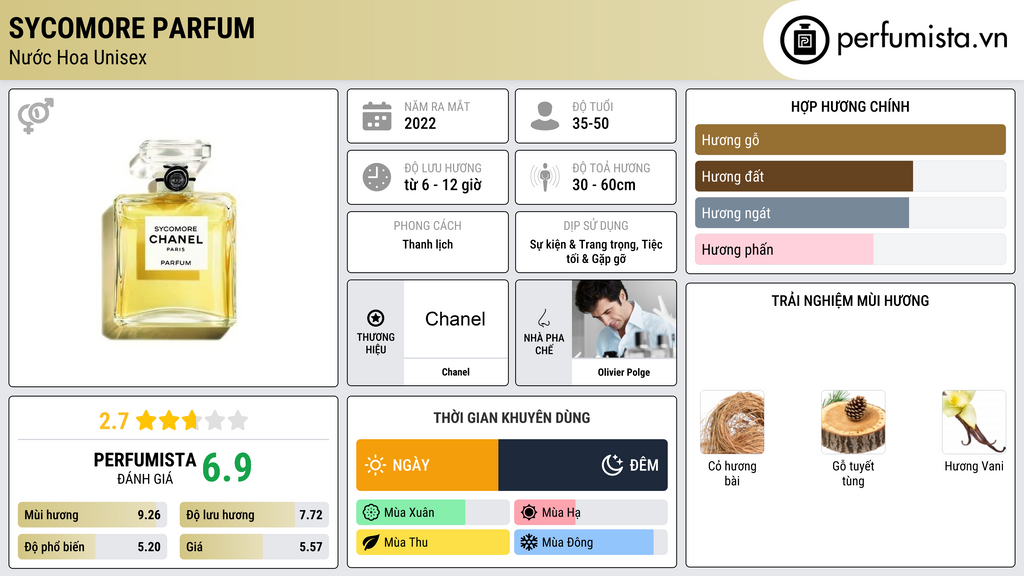
Task: Open the perfumista.vn logo link
Action: (895, 40)
